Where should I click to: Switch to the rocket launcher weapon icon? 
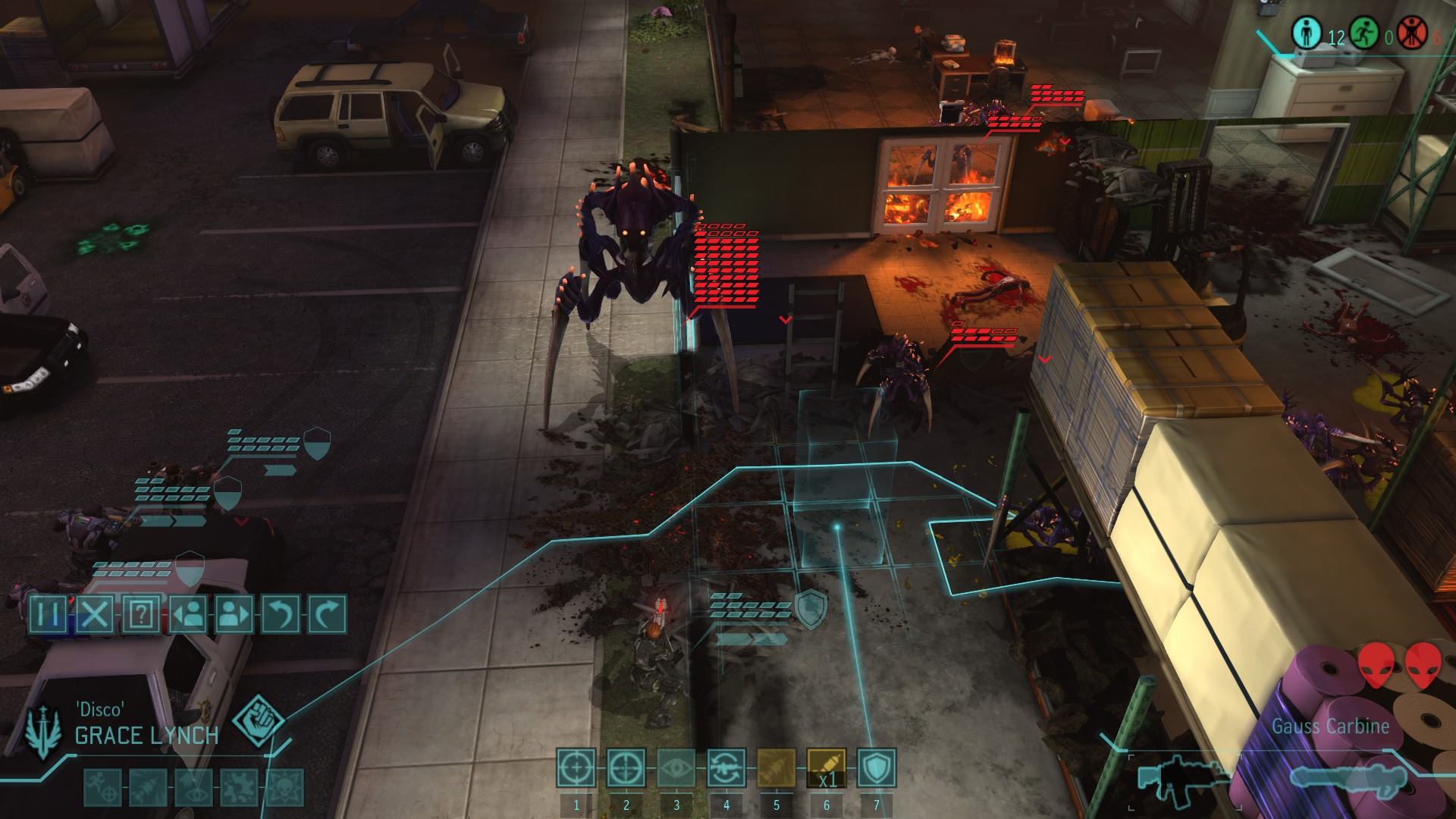(x=1336, y=777)
